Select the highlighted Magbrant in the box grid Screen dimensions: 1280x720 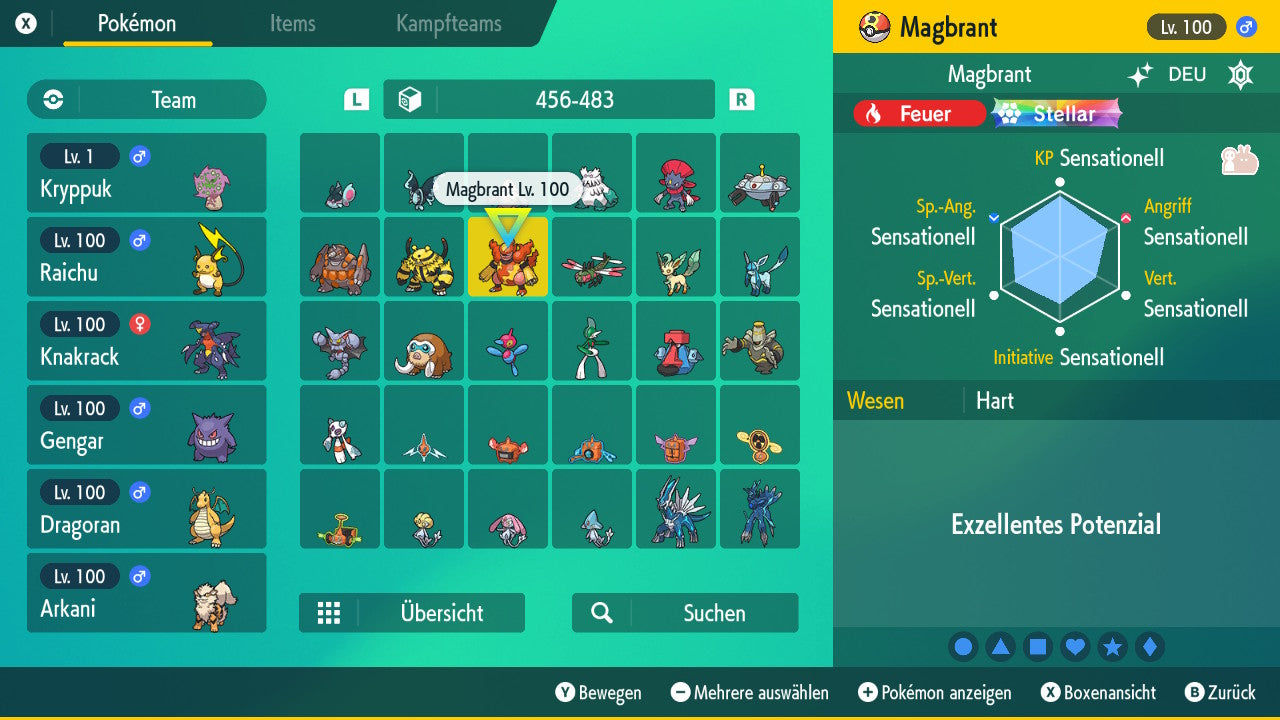(508, 257)
